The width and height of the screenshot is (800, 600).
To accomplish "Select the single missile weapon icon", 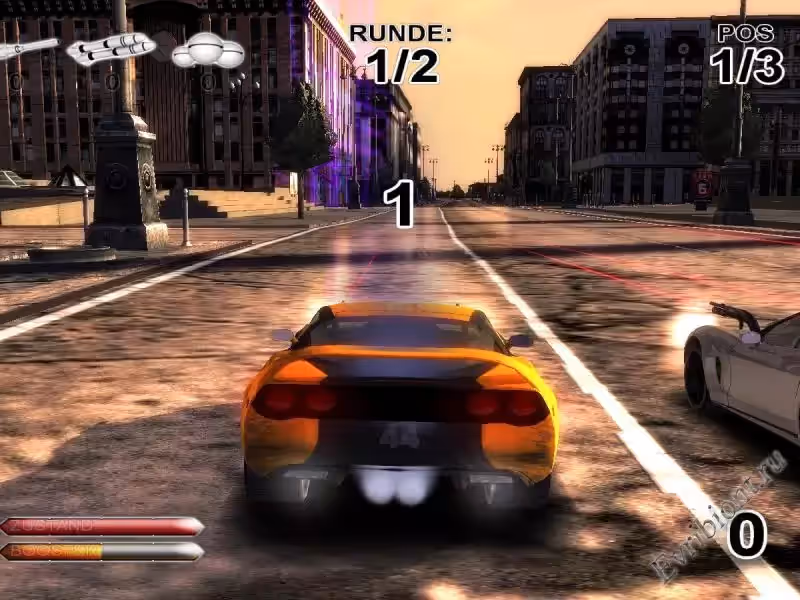I will click(27, 48).
